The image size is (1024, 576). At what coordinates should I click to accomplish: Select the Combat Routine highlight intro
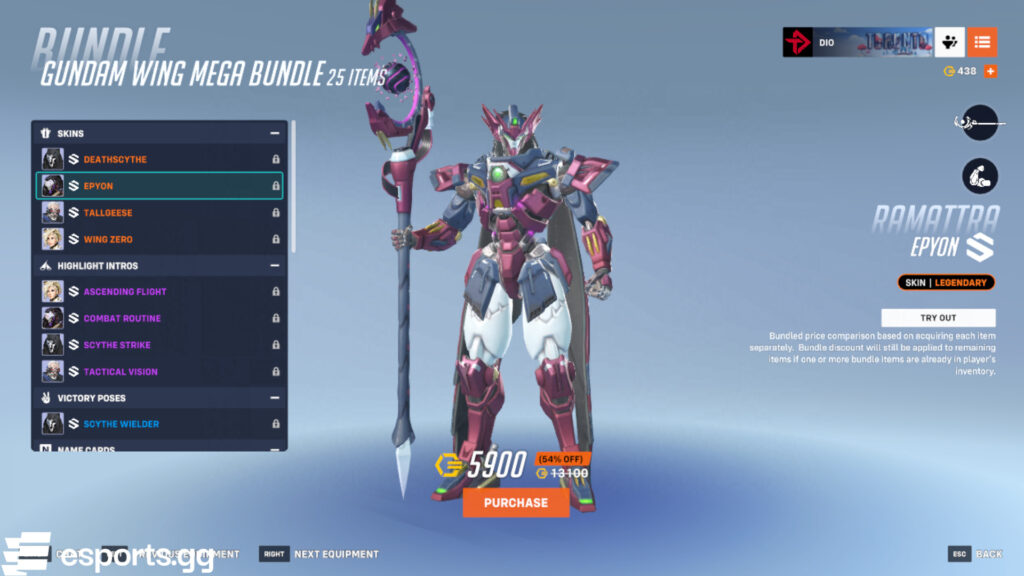click(x=160, y=318)
